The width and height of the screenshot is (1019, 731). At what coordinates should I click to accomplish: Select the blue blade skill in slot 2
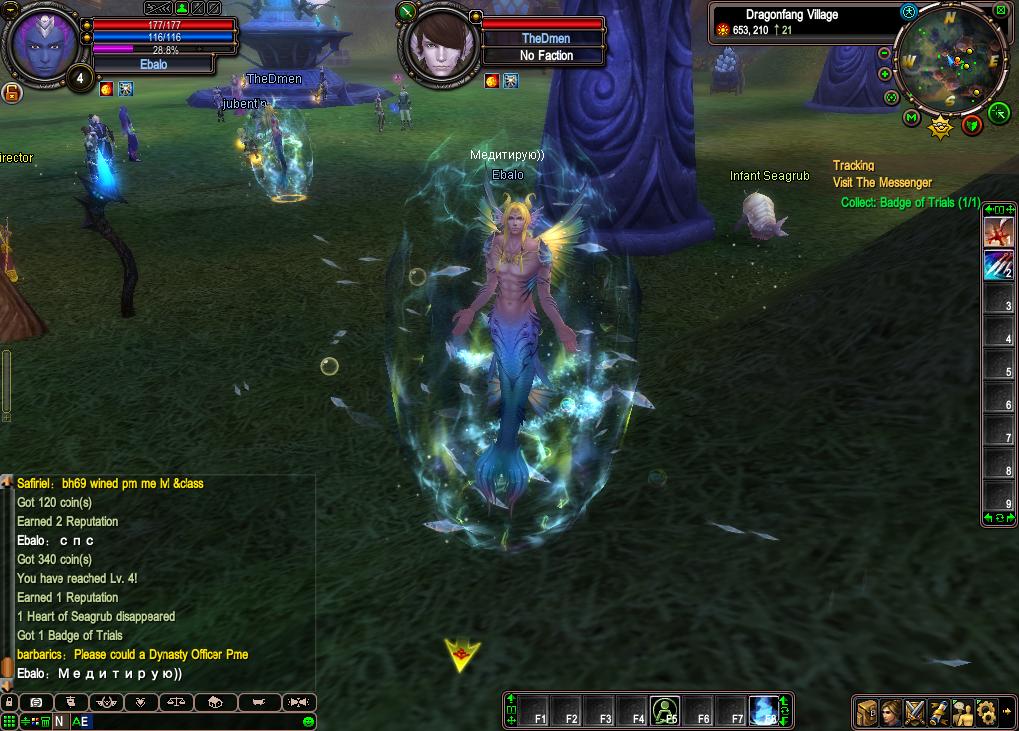click(x=997, y=265)
